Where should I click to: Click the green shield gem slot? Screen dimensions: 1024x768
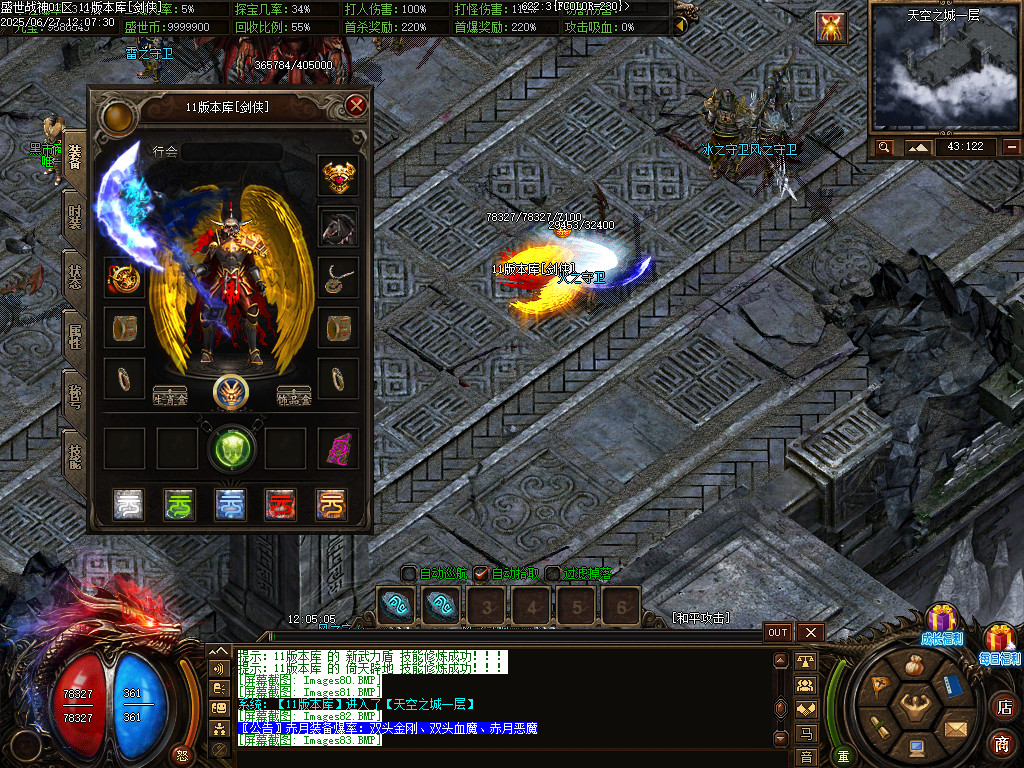pyautogui.click(x=232, y=449)
